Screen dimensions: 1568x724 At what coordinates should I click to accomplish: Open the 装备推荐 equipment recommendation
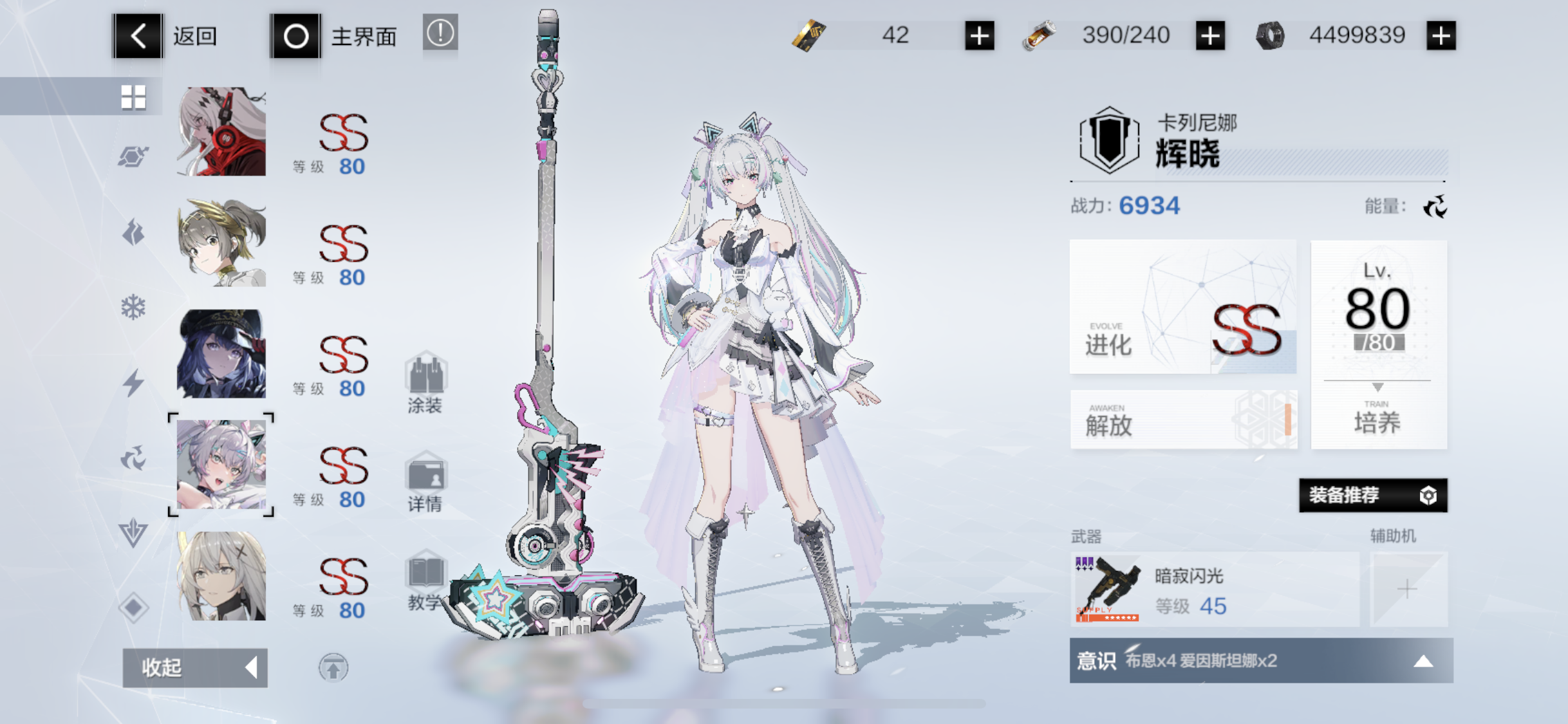1374,496
